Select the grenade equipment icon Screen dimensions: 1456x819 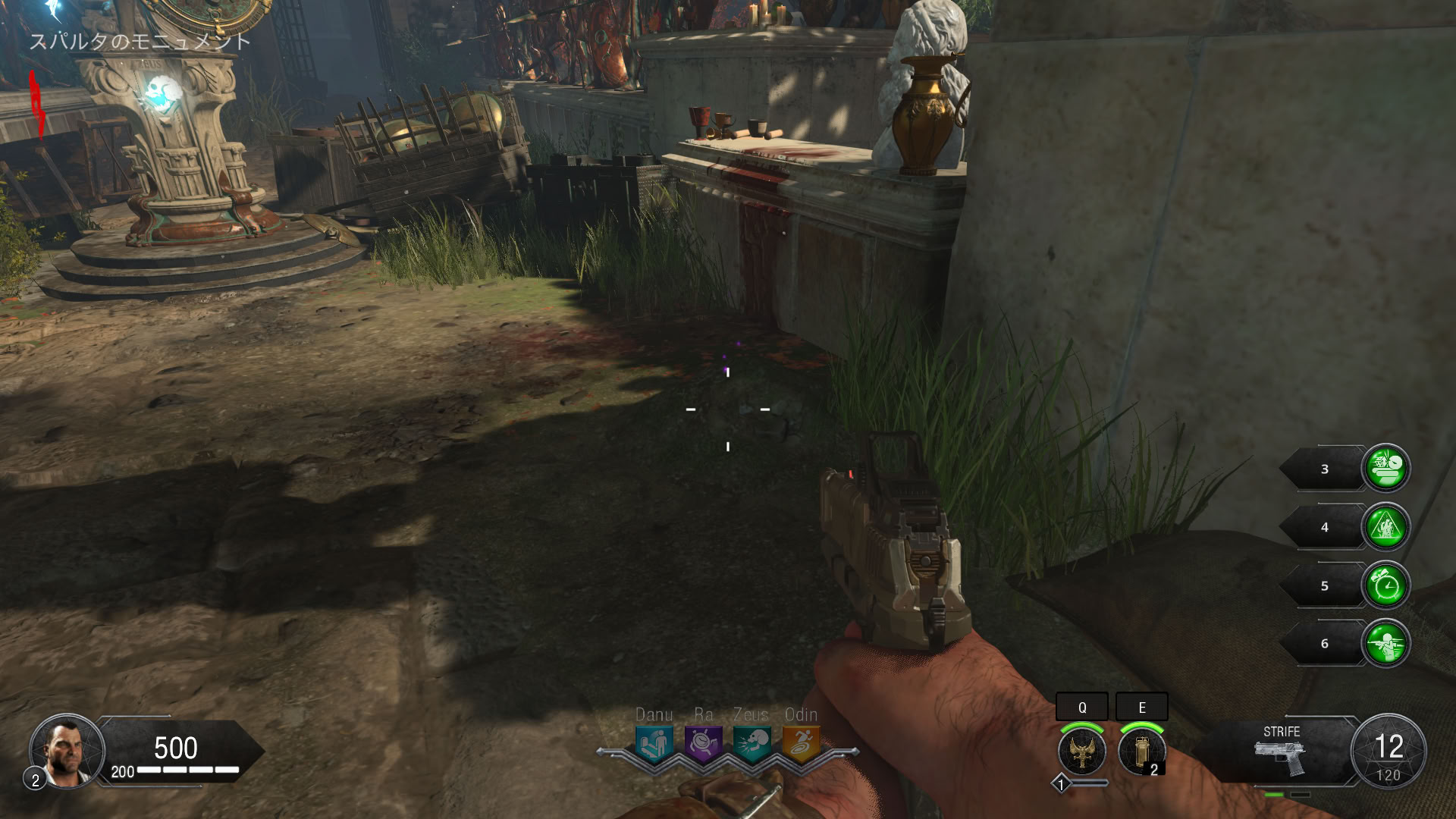[x=1141, y=751]
